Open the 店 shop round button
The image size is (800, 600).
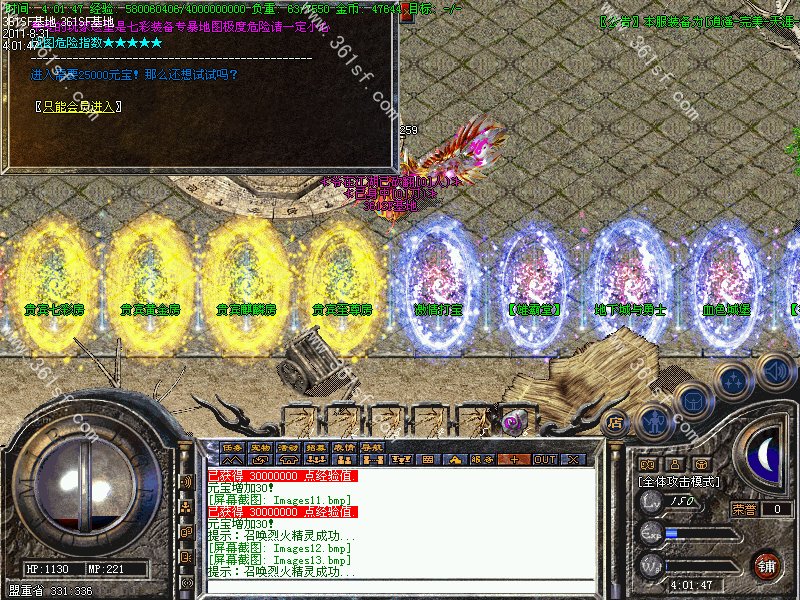pos(616,423)
